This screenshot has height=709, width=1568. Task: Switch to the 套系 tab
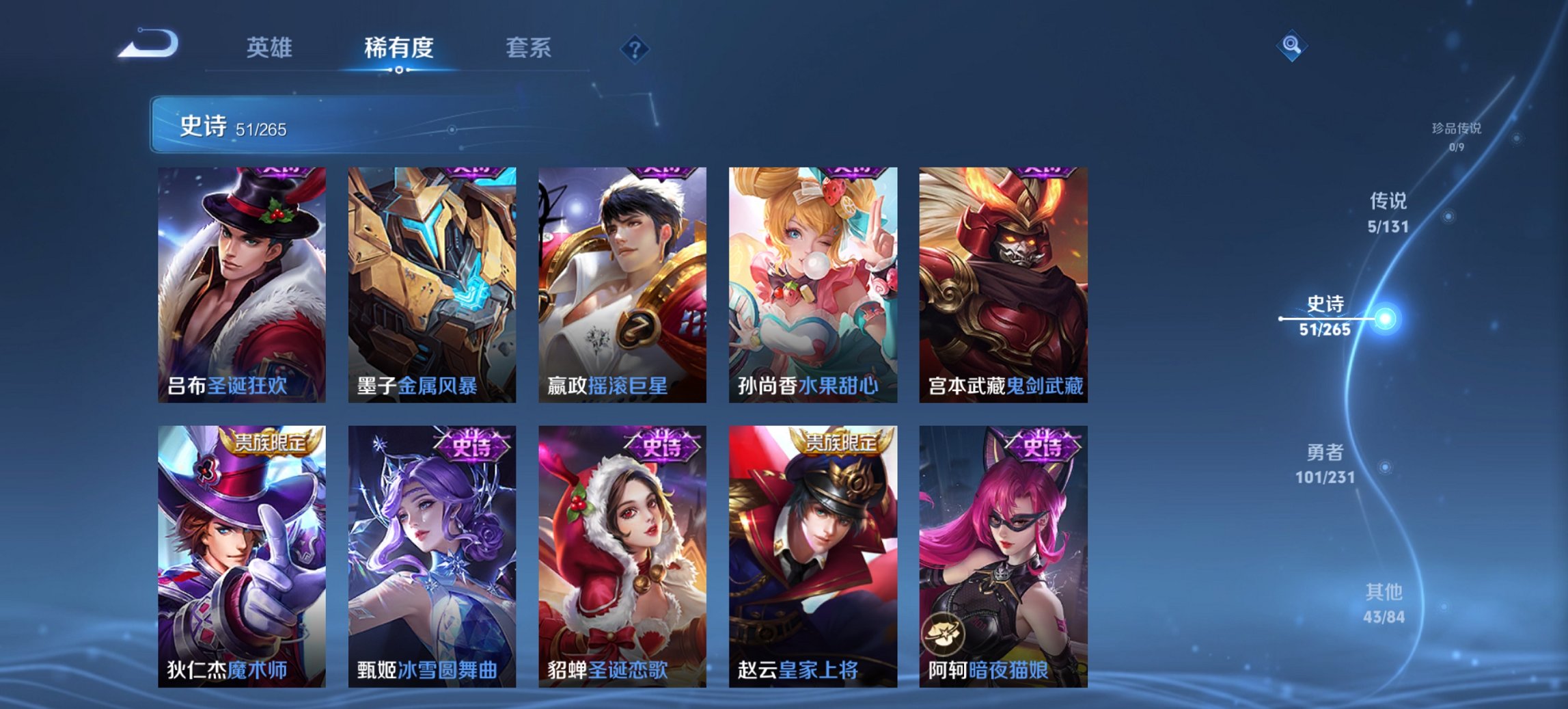[x=529, y=48]
